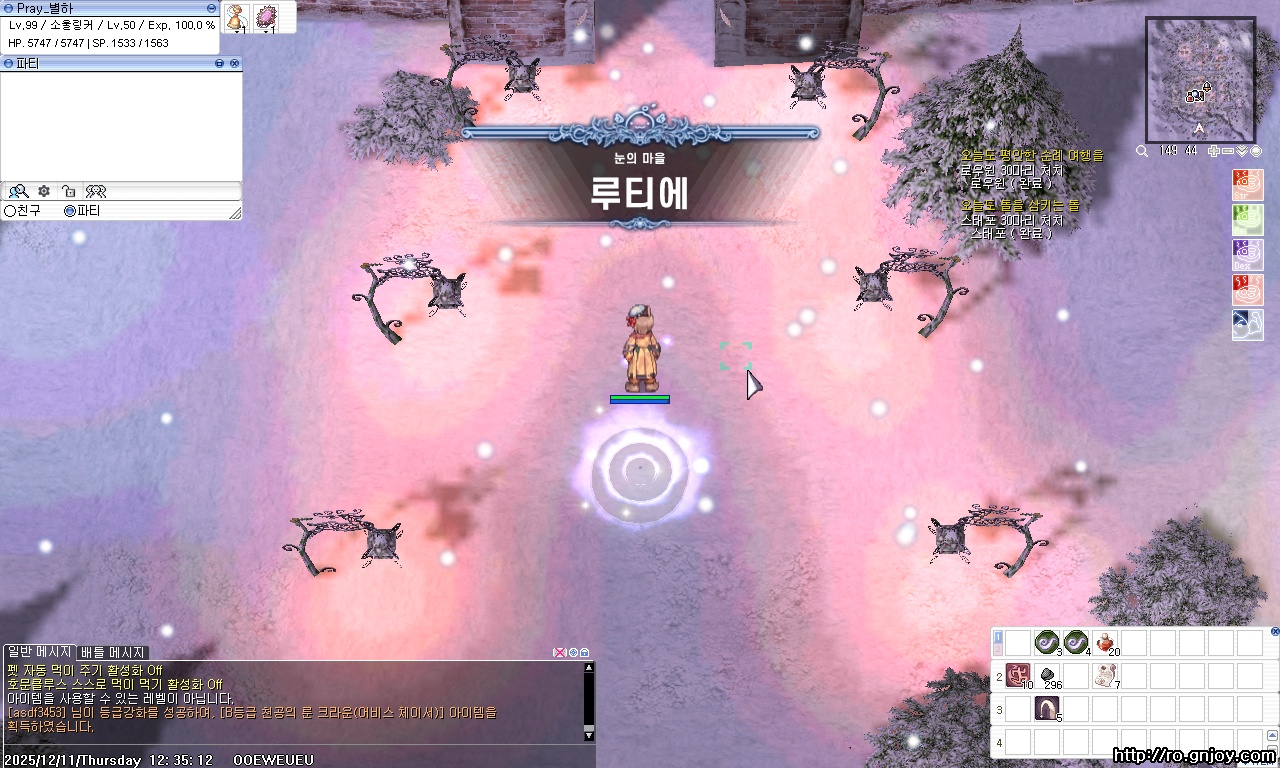Screen dimensions: 1280x768
Task: Select the 친구 radio button
Action: click(10, 210)
